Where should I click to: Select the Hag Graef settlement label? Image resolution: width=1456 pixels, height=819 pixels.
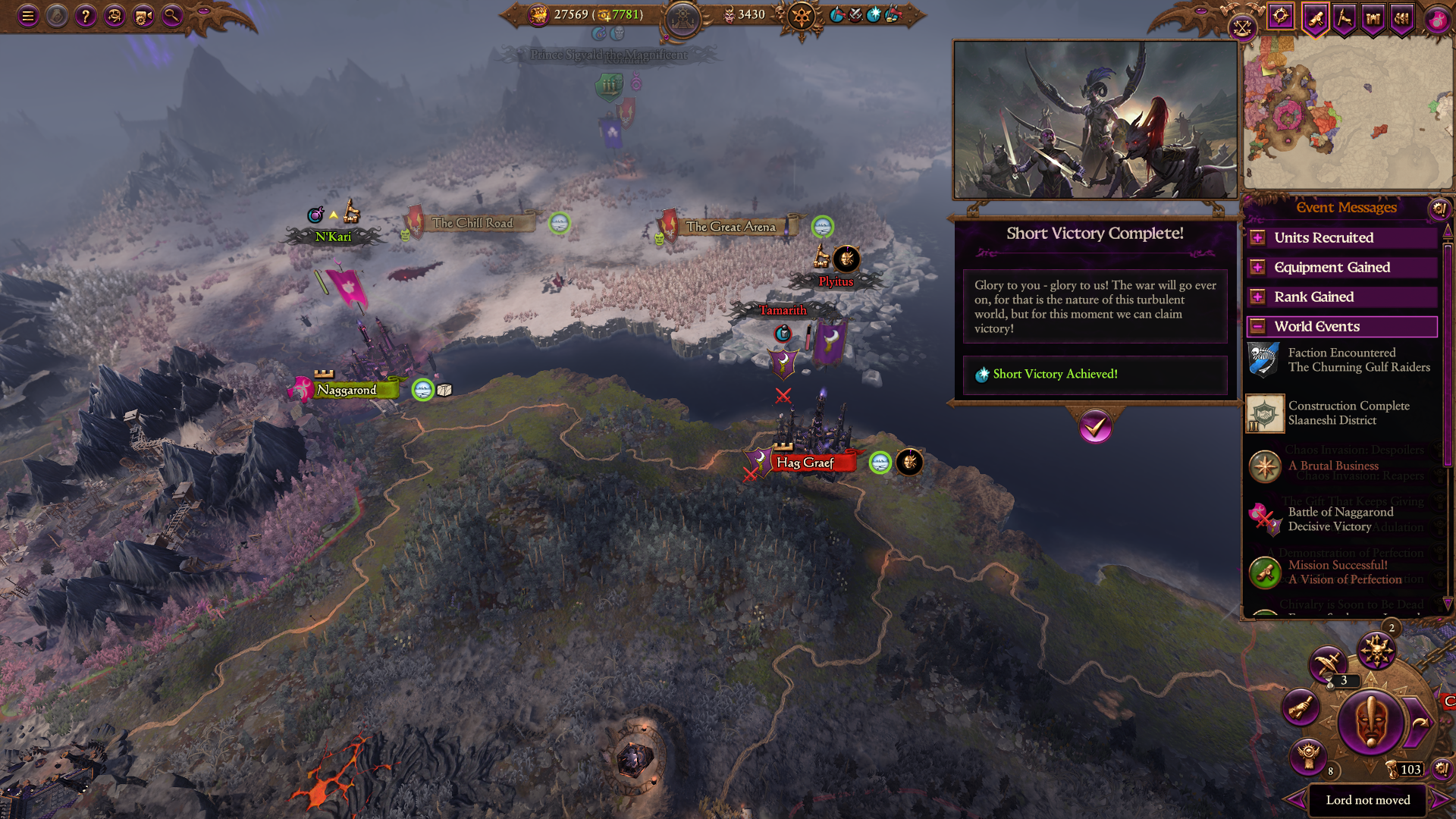805,463
